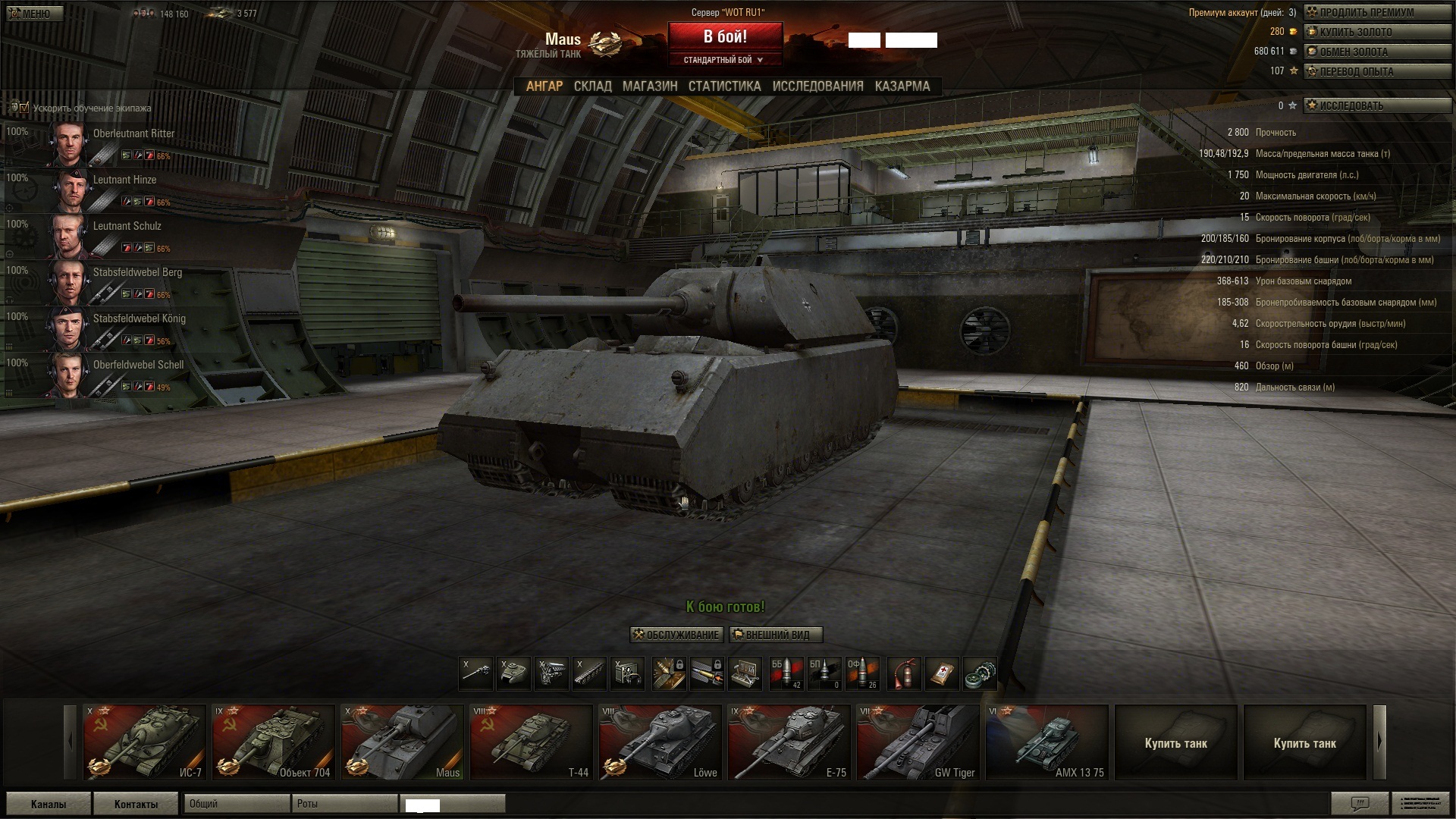
Task: Click the Обслуживание service button
Action: coord(676,635)
